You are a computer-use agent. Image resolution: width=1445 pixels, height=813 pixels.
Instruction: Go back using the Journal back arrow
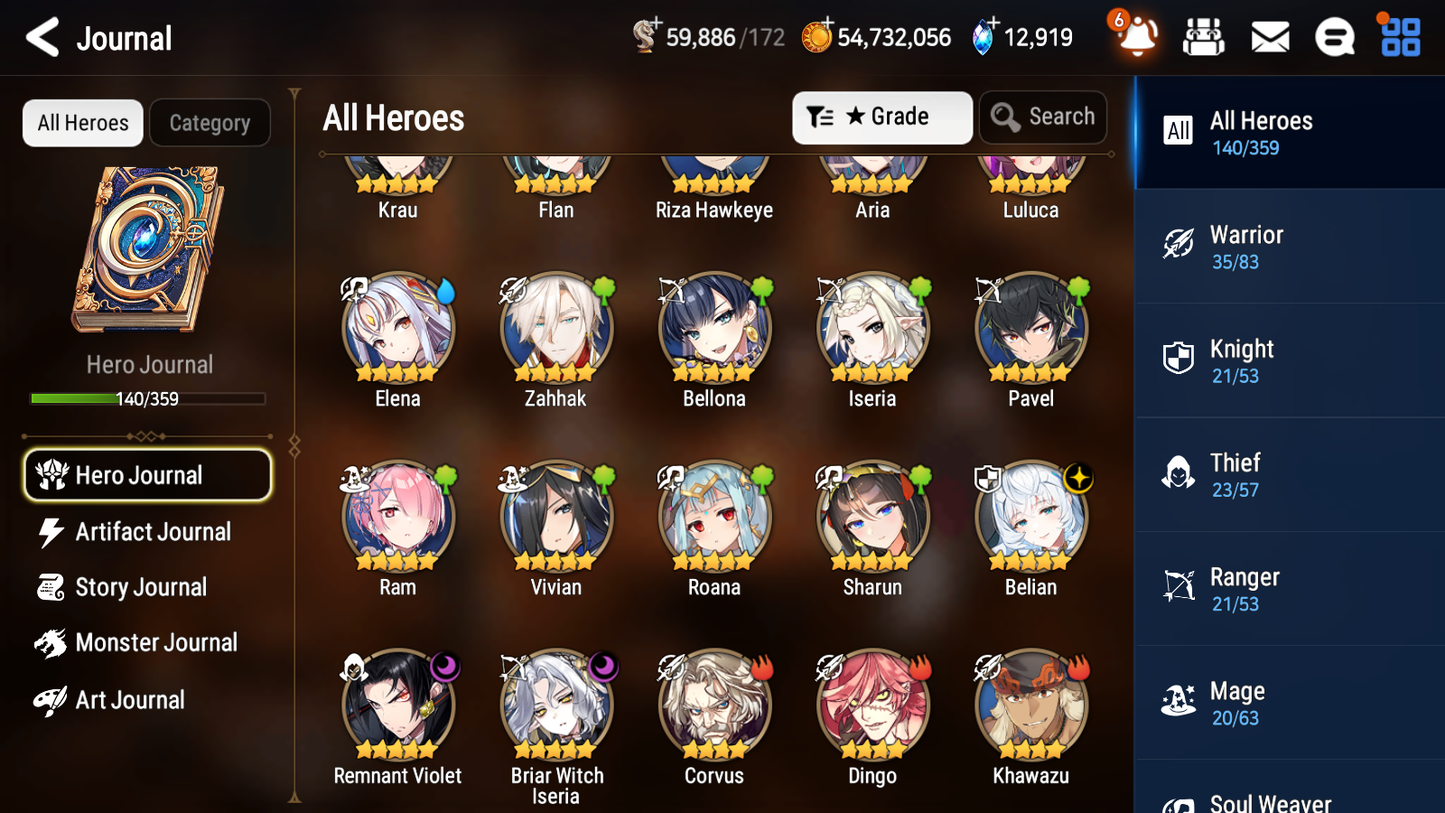[x=42, y=38]
